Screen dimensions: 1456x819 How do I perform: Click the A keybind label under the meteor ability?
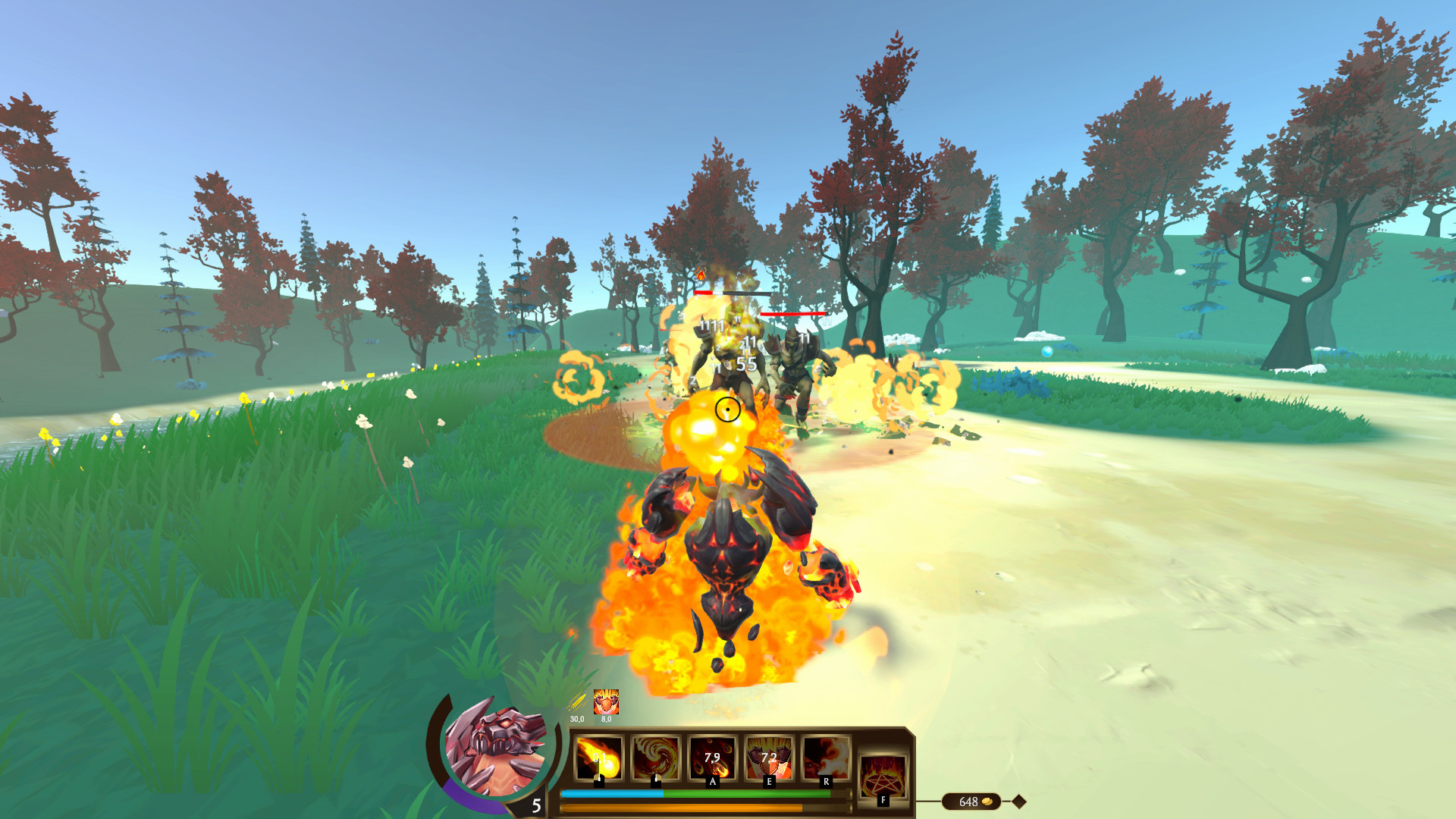(711, 780)
